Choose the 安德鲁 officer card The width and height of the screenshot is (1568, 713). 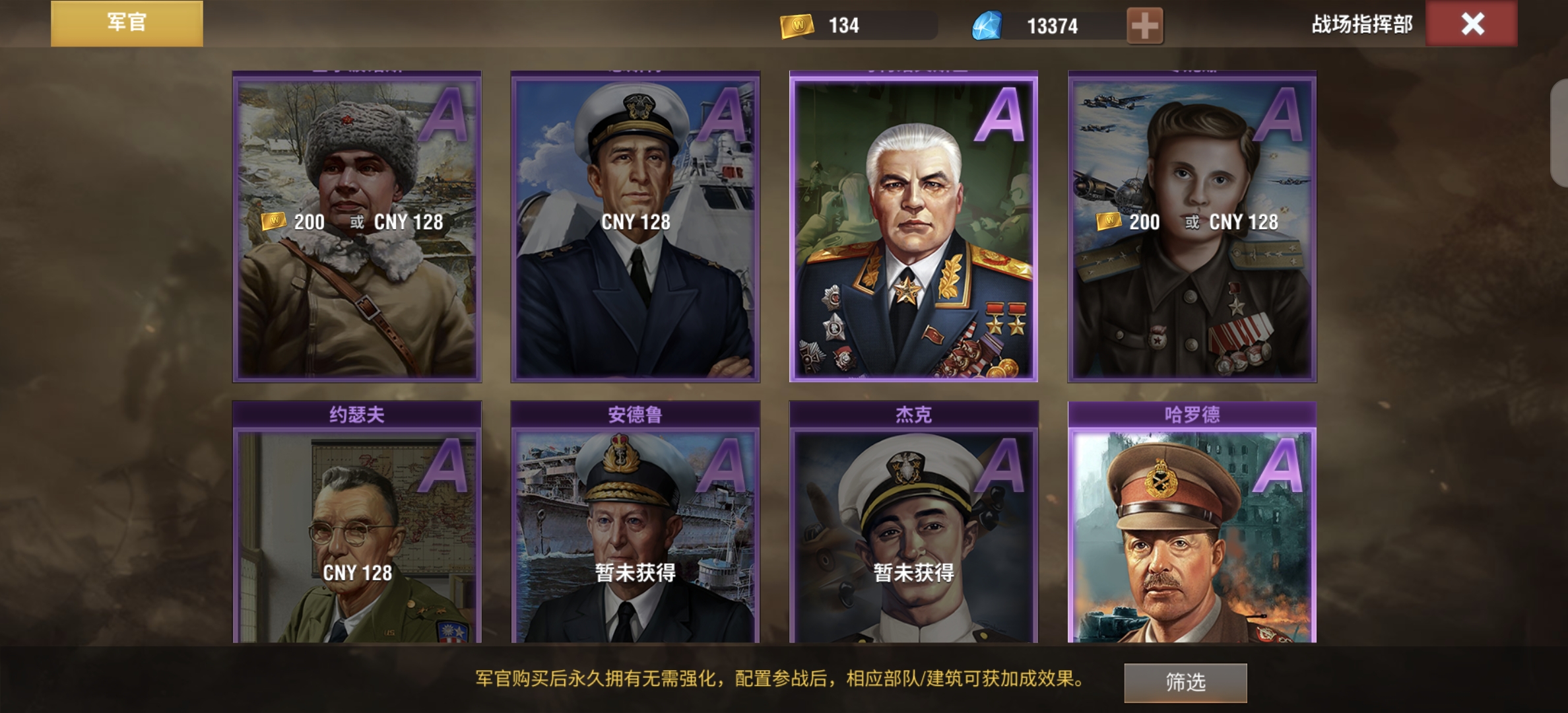click(x=635, y=528)
